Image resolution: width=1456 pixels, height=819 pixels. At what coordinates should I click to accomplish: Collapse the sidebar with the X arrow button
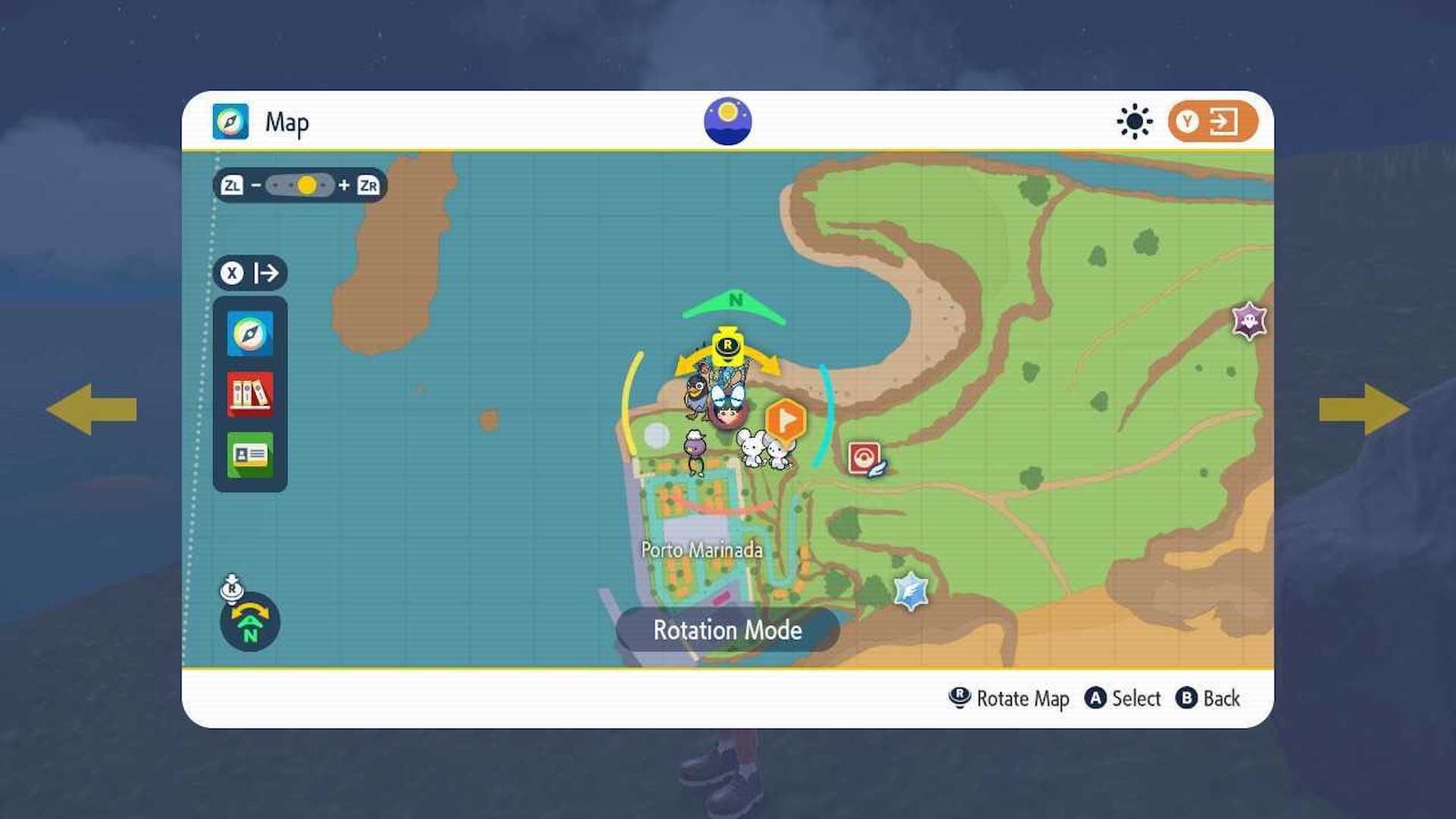[x=249, y=274]
